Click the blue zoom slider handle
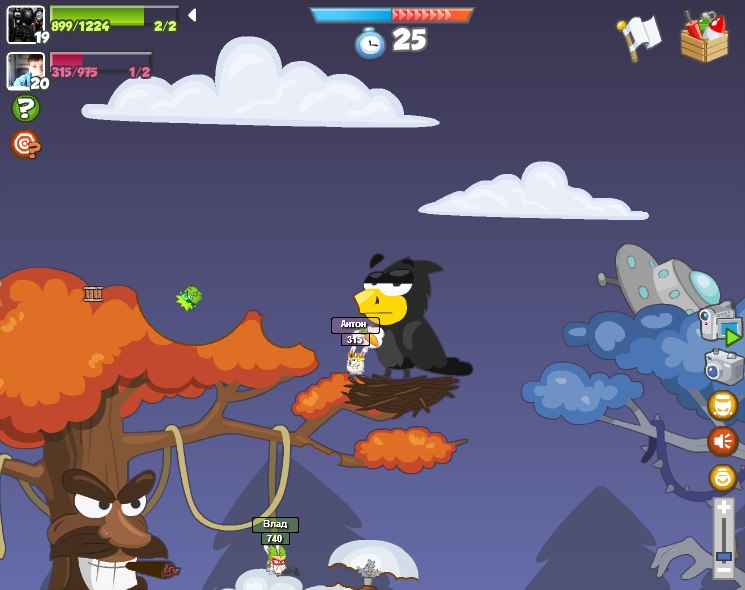Image resolution: width=745 pixels, height=590 pixels. (723, 555)
